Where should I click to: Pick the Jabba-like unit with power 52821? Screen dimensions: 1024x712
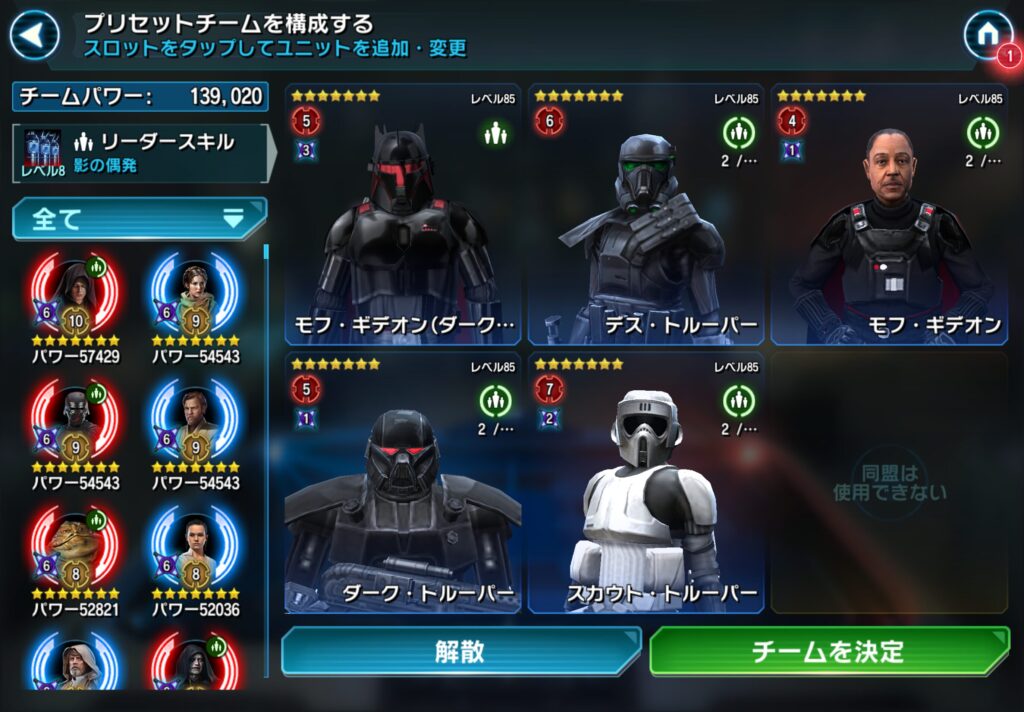tap(75, 553)
